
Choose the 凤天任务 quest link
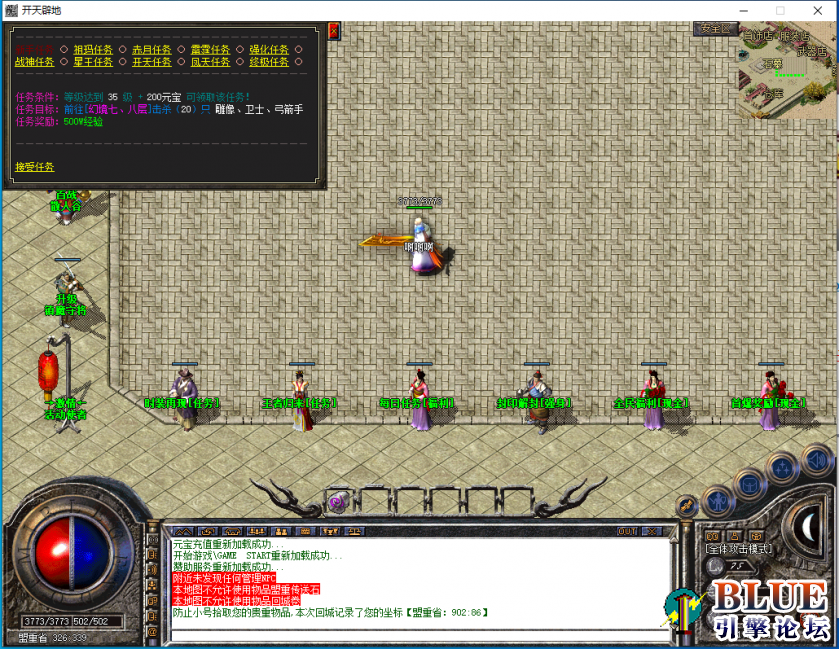pos(210,61)
